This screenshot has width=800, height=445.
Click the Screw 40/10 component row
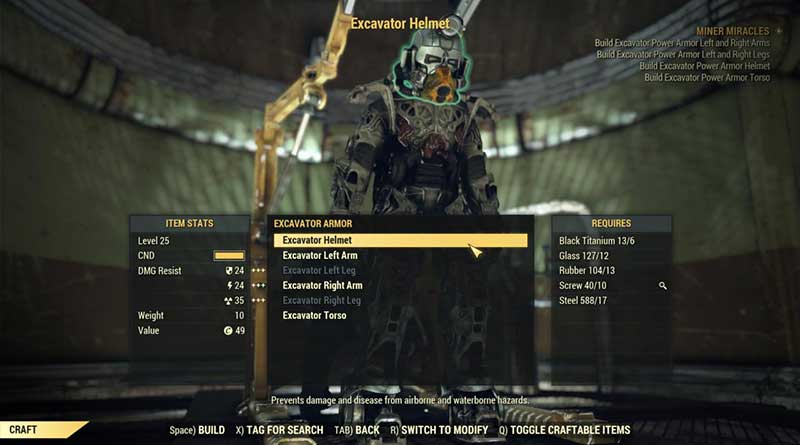585,286
